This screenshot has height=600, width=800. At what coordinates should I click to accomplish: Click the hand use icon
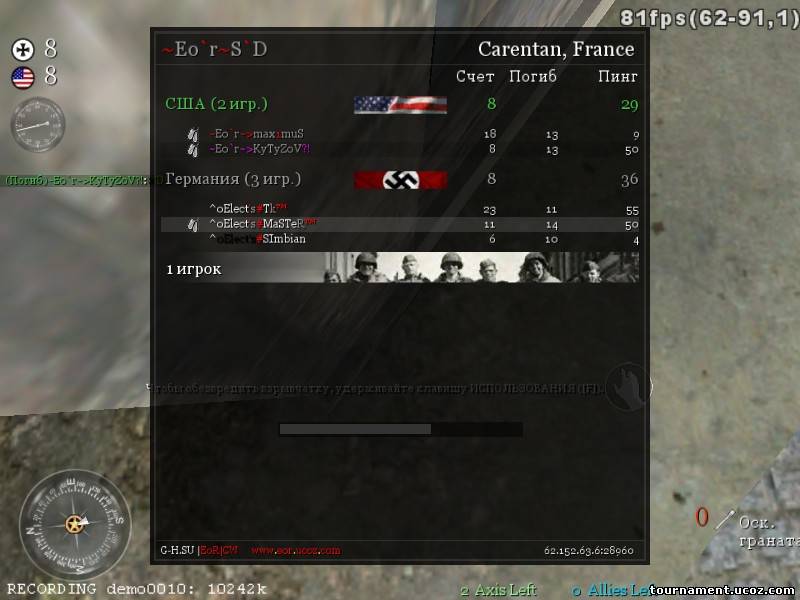627,385
